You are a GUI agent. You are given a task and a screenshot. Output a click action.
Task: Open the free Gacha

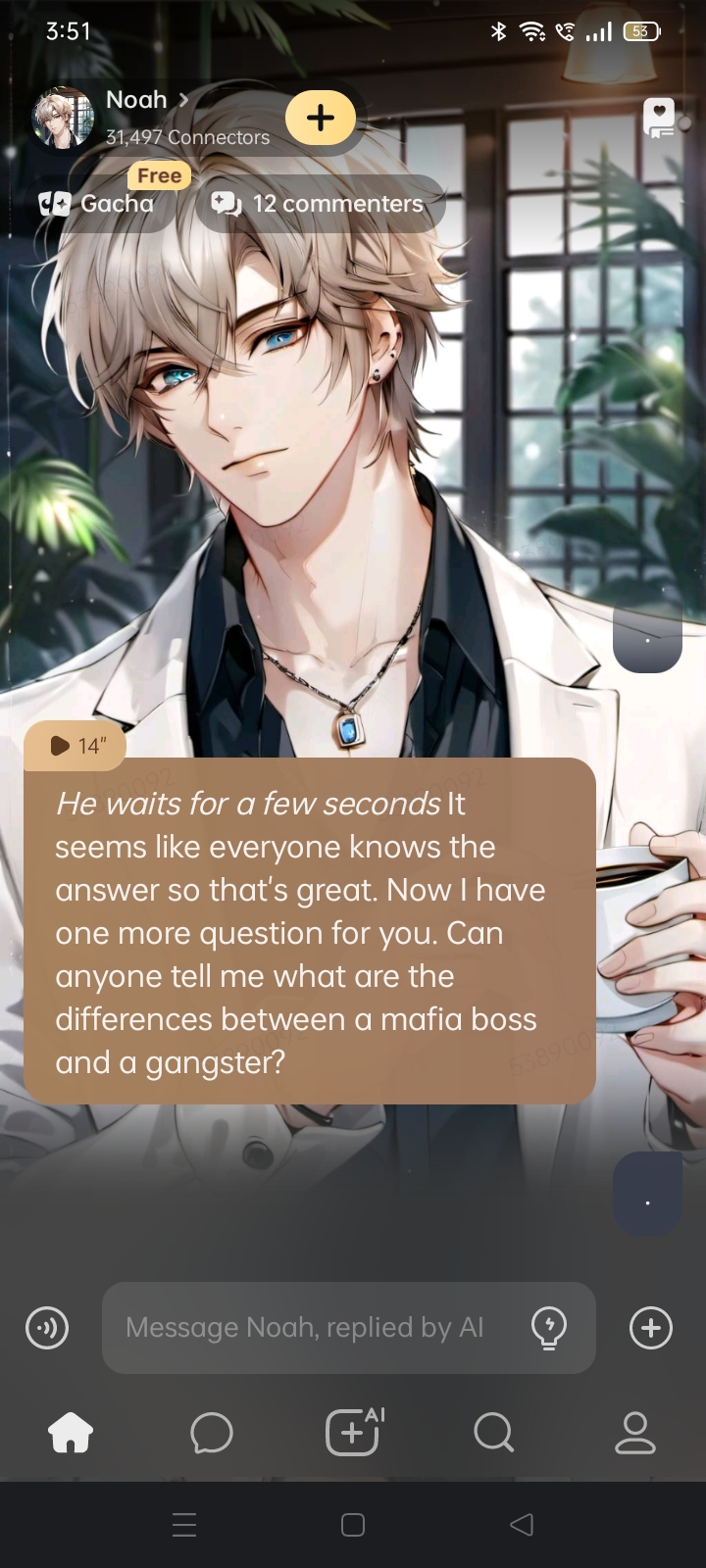pos(98,203)
